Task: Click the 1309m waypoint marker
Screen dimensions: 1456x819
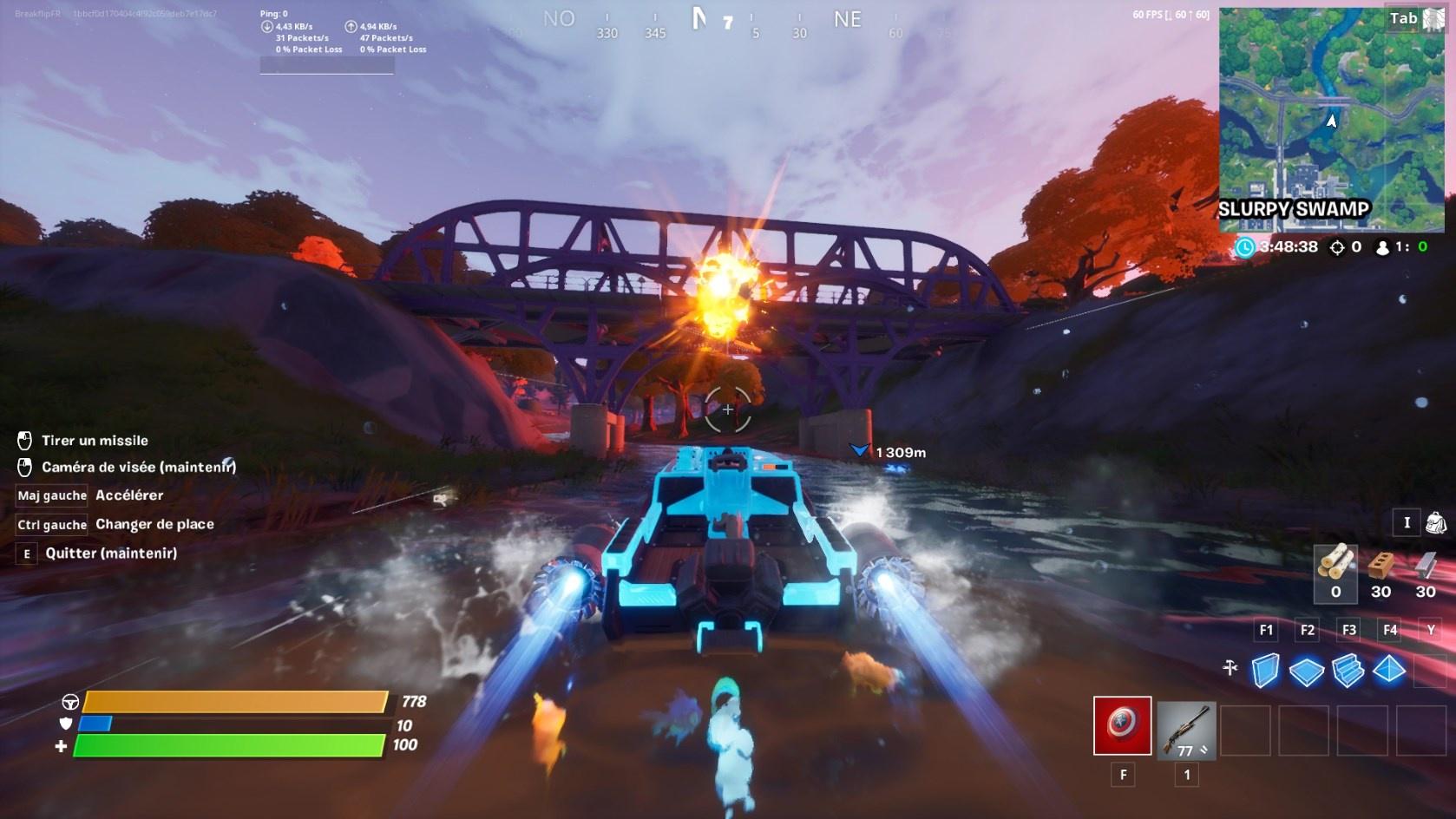Action: tap(859, 449)
